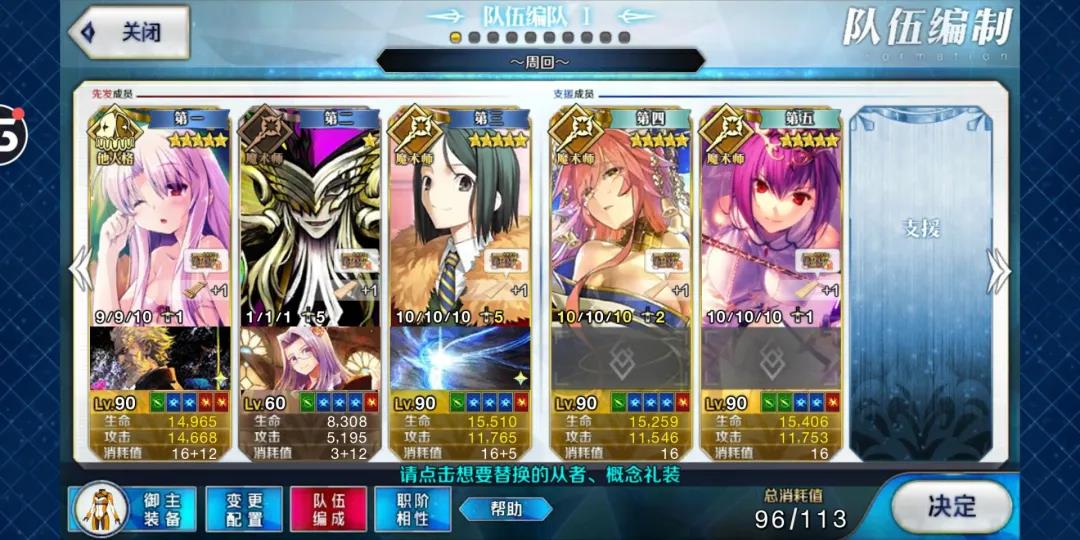Viewport: 1080px width, 540px height.
Task: Open the 职阶相性 class affinity chart
Action: point(412,508)
